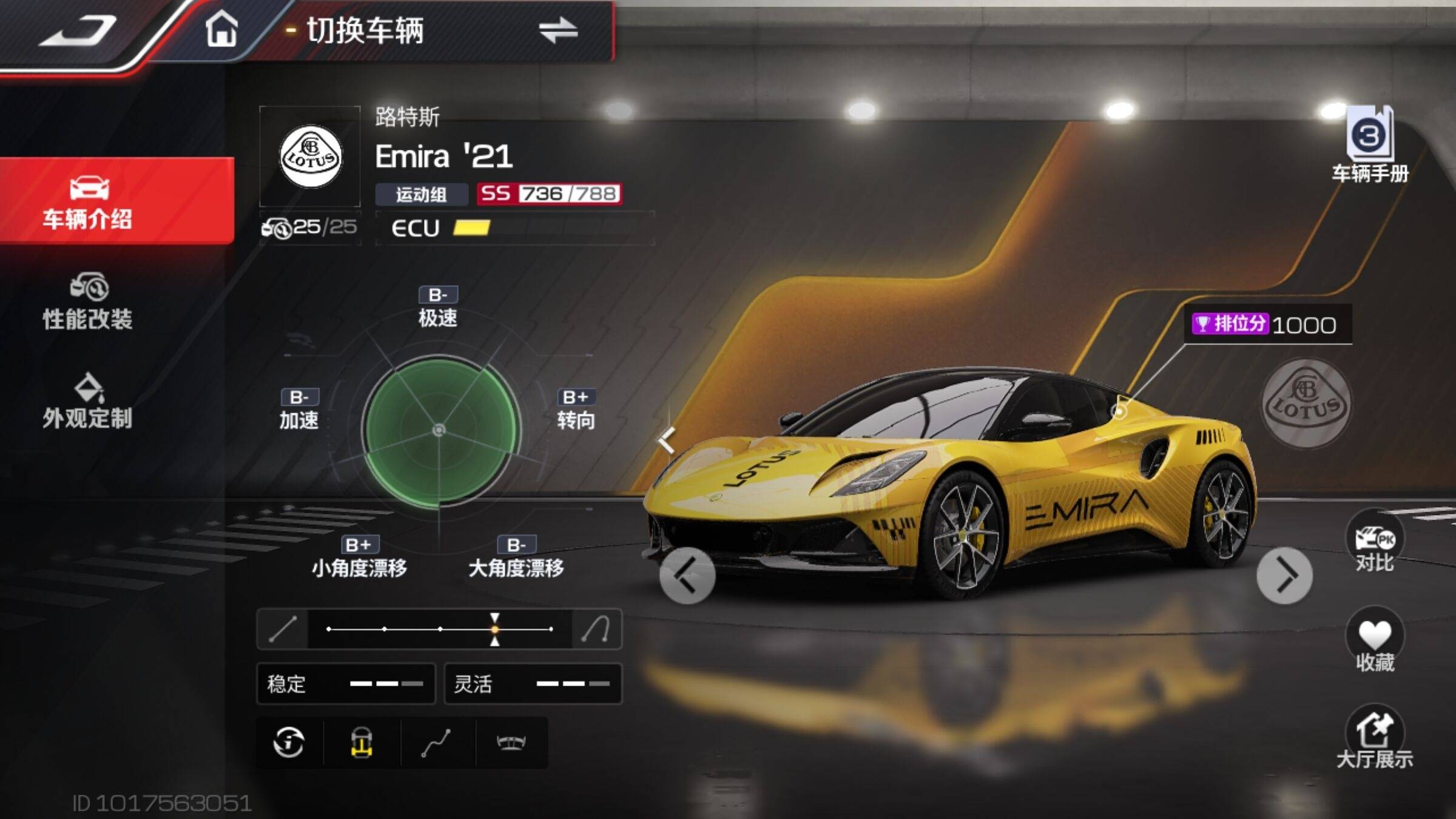Open the curve graph icon
This screenshot has height=819, width=1456.
coord(436,742)
